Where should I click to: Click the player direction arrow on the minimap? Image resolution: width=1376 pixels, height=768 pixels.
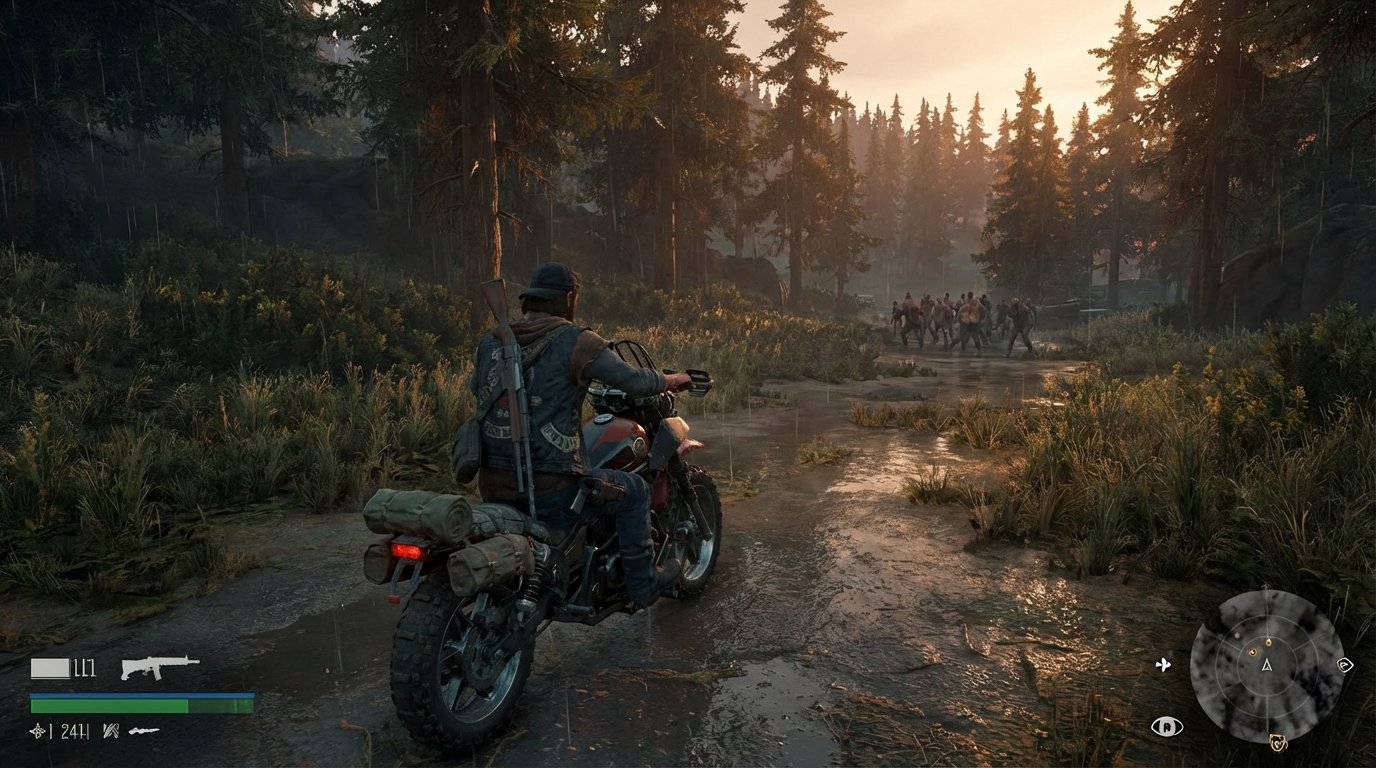pyautogui.click(x=1266, y=666)
